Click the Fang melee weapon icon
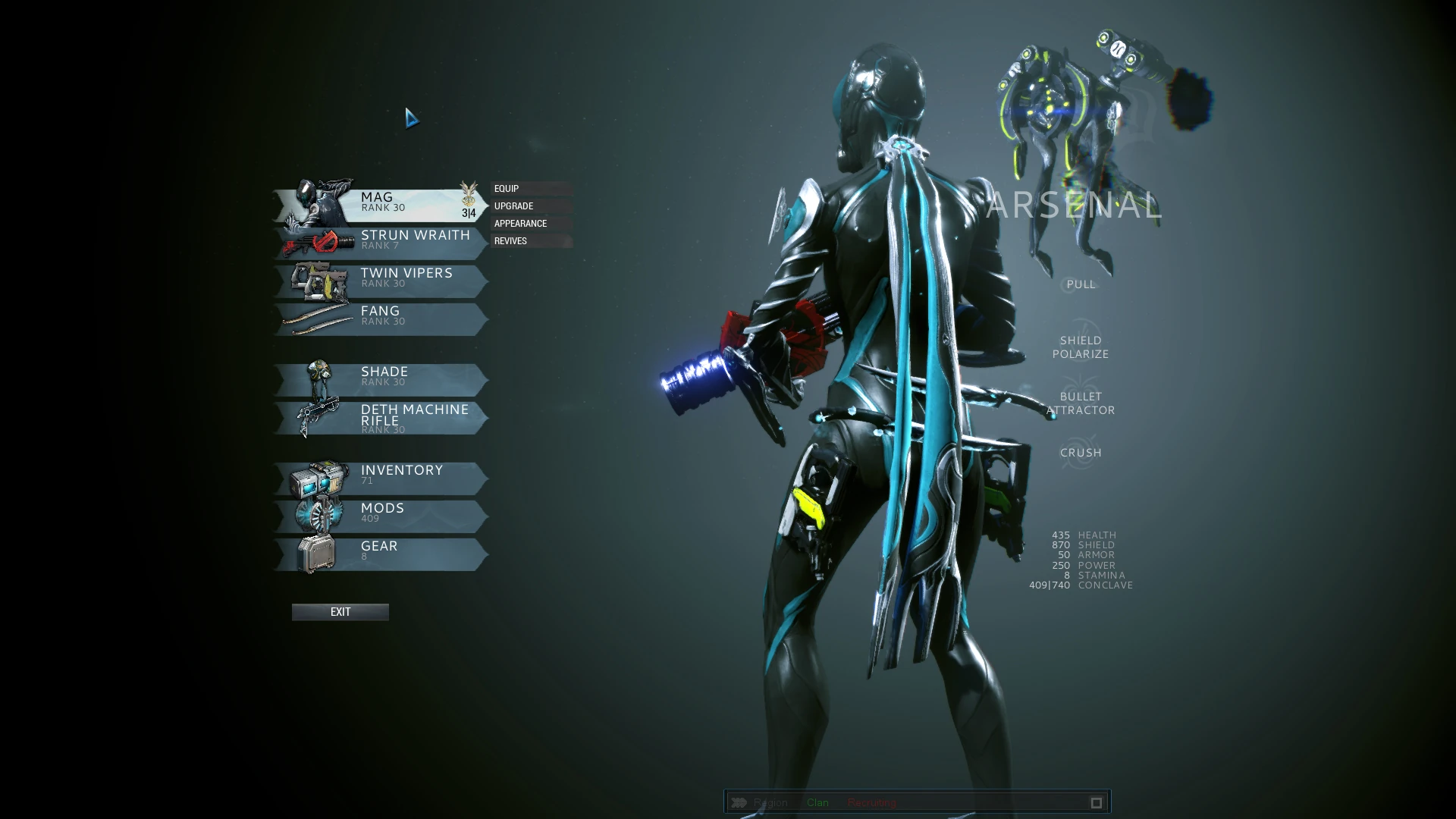This screenshot has width=1456, height=819. (318, 318)
